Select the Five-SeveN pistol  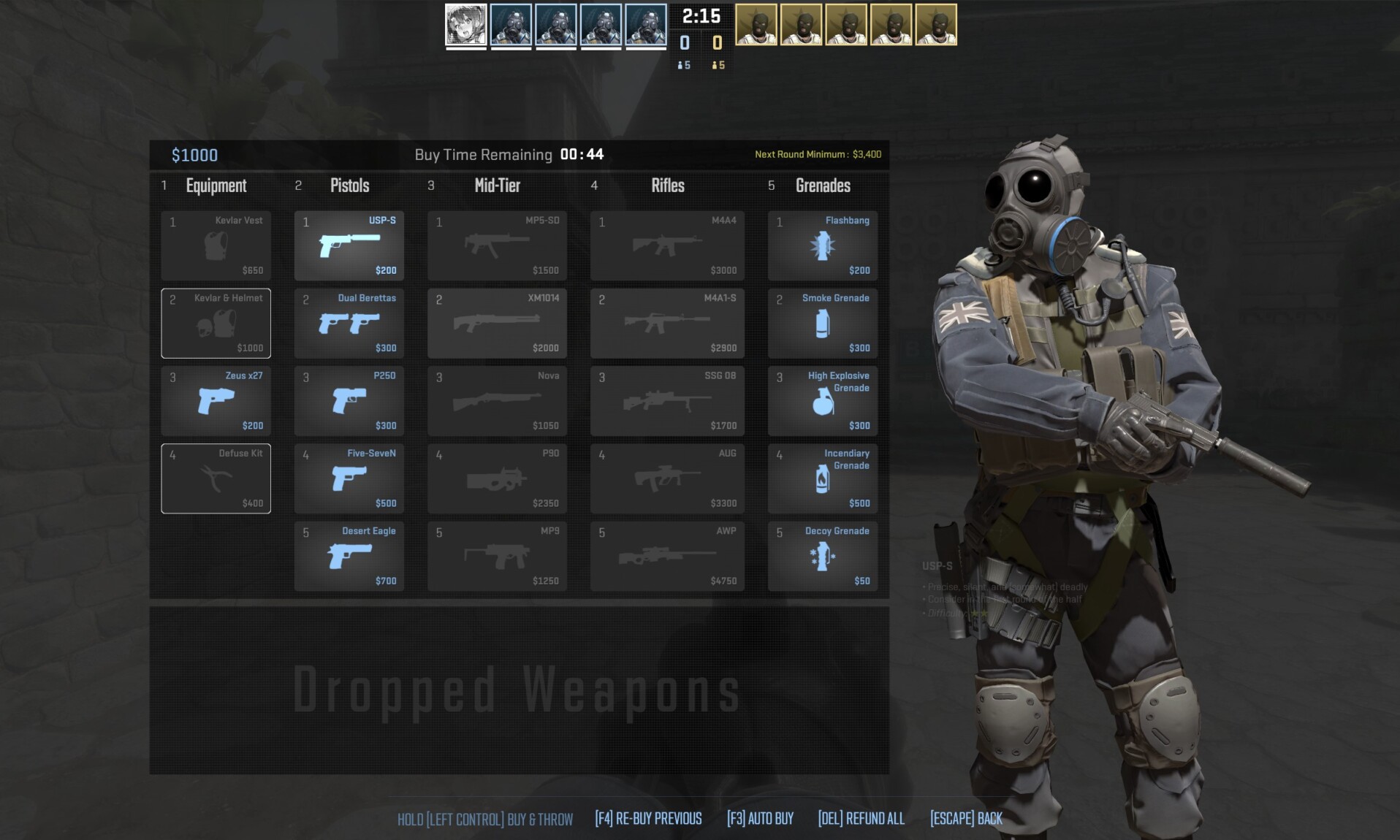(349, 478)
